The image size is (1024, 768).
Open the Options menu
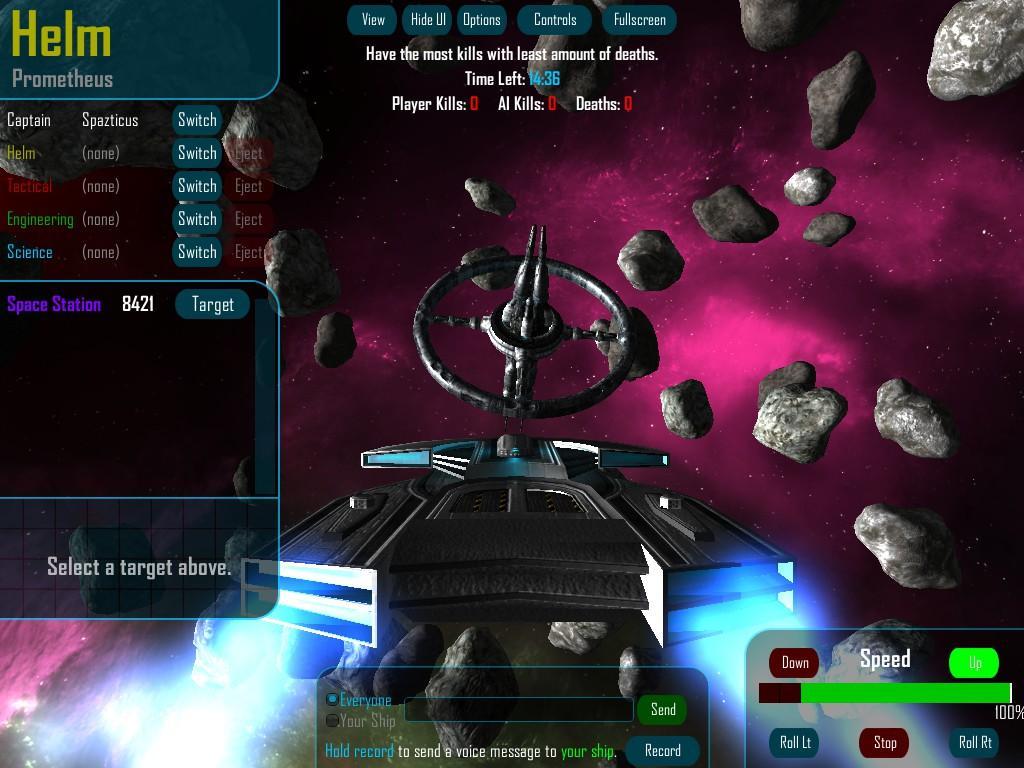(481, 20)
